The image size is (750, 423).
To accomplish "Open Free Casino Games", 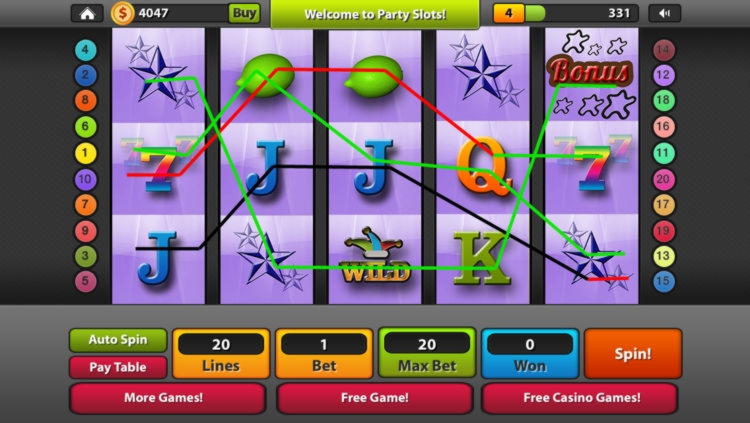I will pos(581,397).
